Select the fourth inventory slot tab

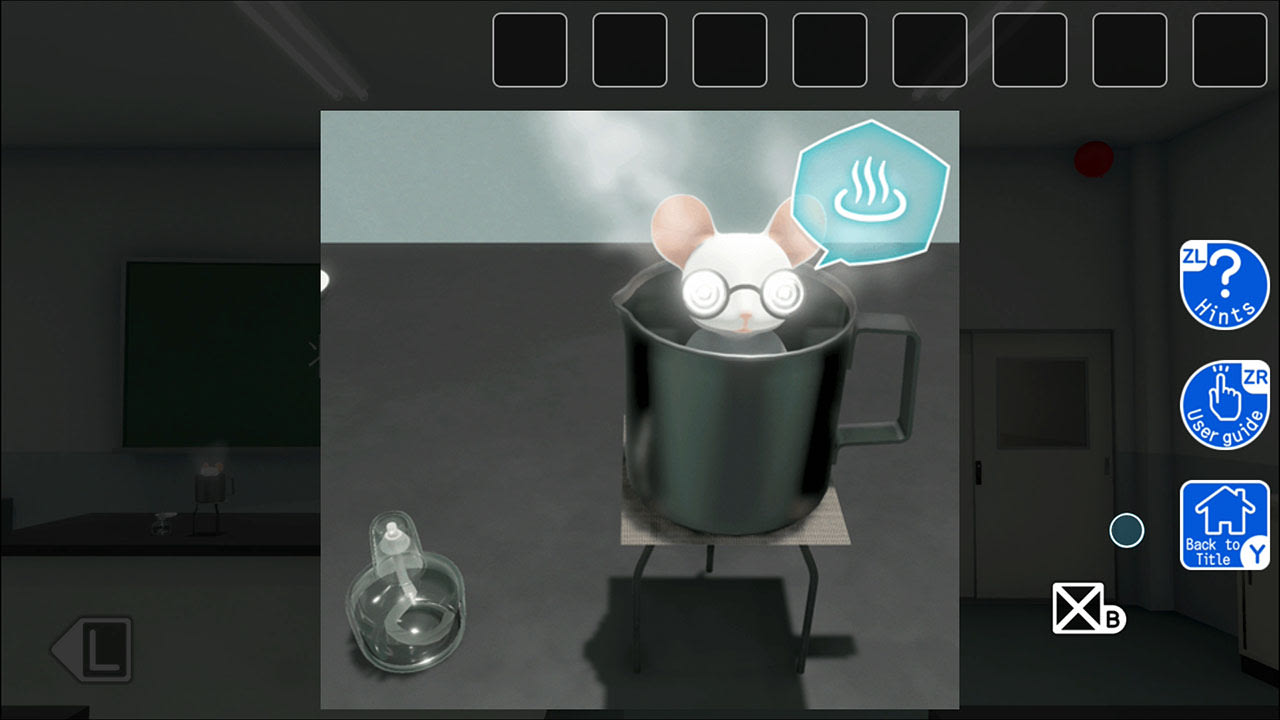coord(830,50)
